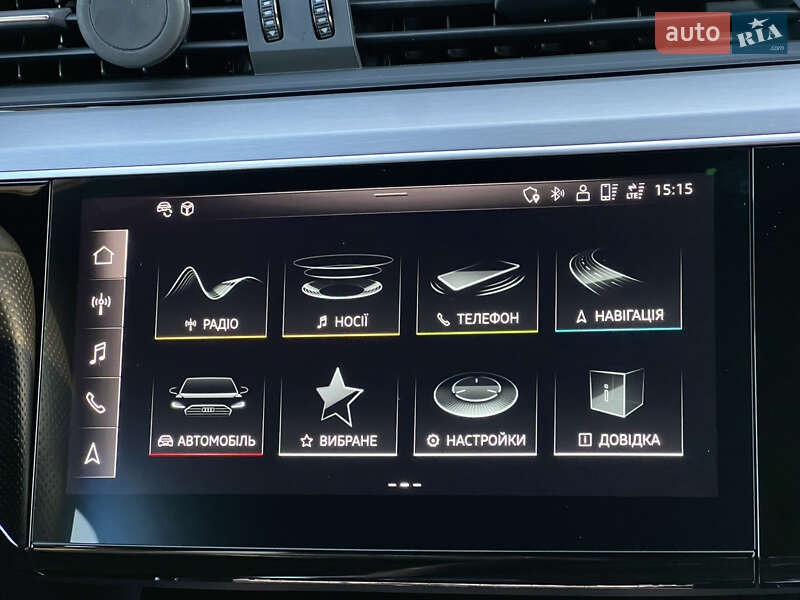The width and height of the screenshot is (800, 600).
Task: Select the cube icon in top bar
Action: point(187,208)
